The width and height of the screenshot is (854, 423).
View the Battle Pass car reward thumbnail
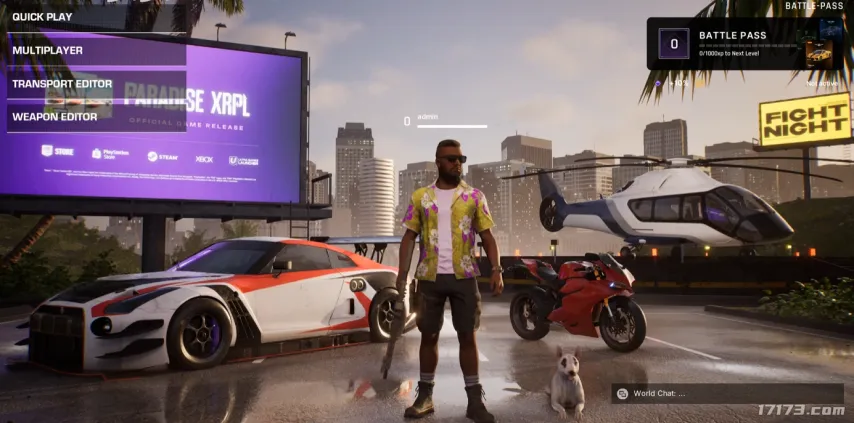[x=819, y=55]
